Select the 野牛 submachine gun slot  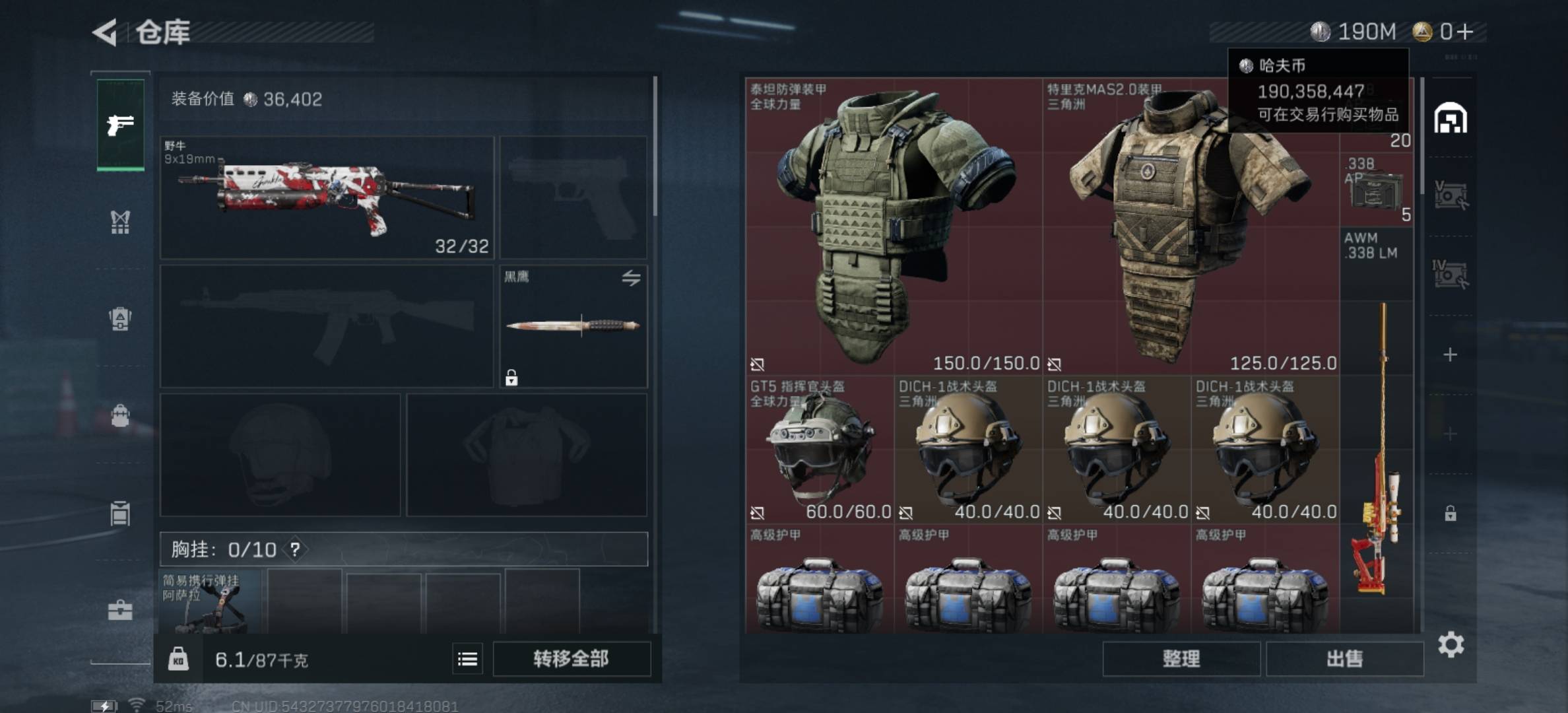pyautogui.click(x=327, y=197)
